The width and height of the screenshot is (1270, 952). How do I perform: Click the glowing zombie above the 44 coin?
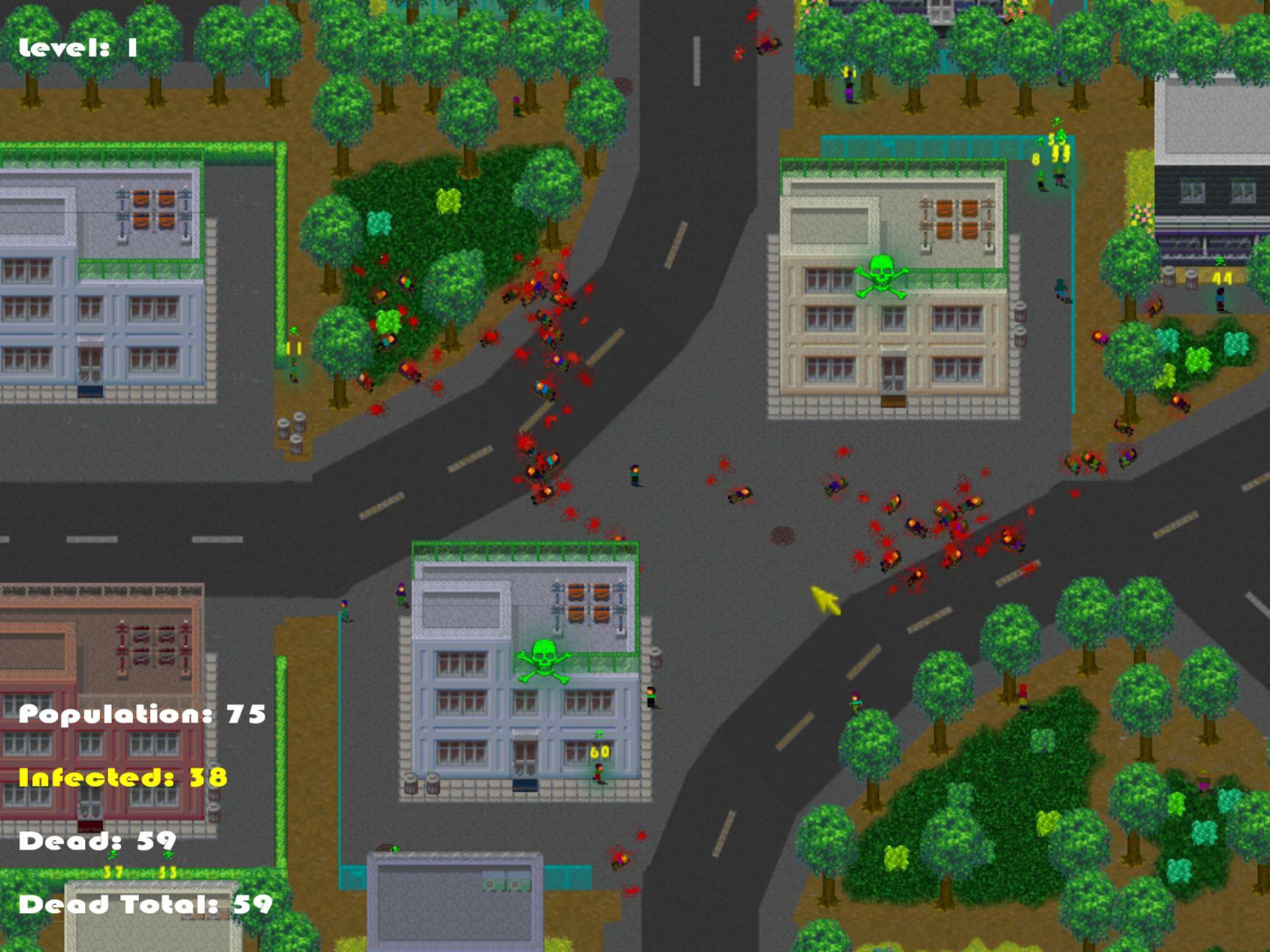click(x=1220, y=262)
